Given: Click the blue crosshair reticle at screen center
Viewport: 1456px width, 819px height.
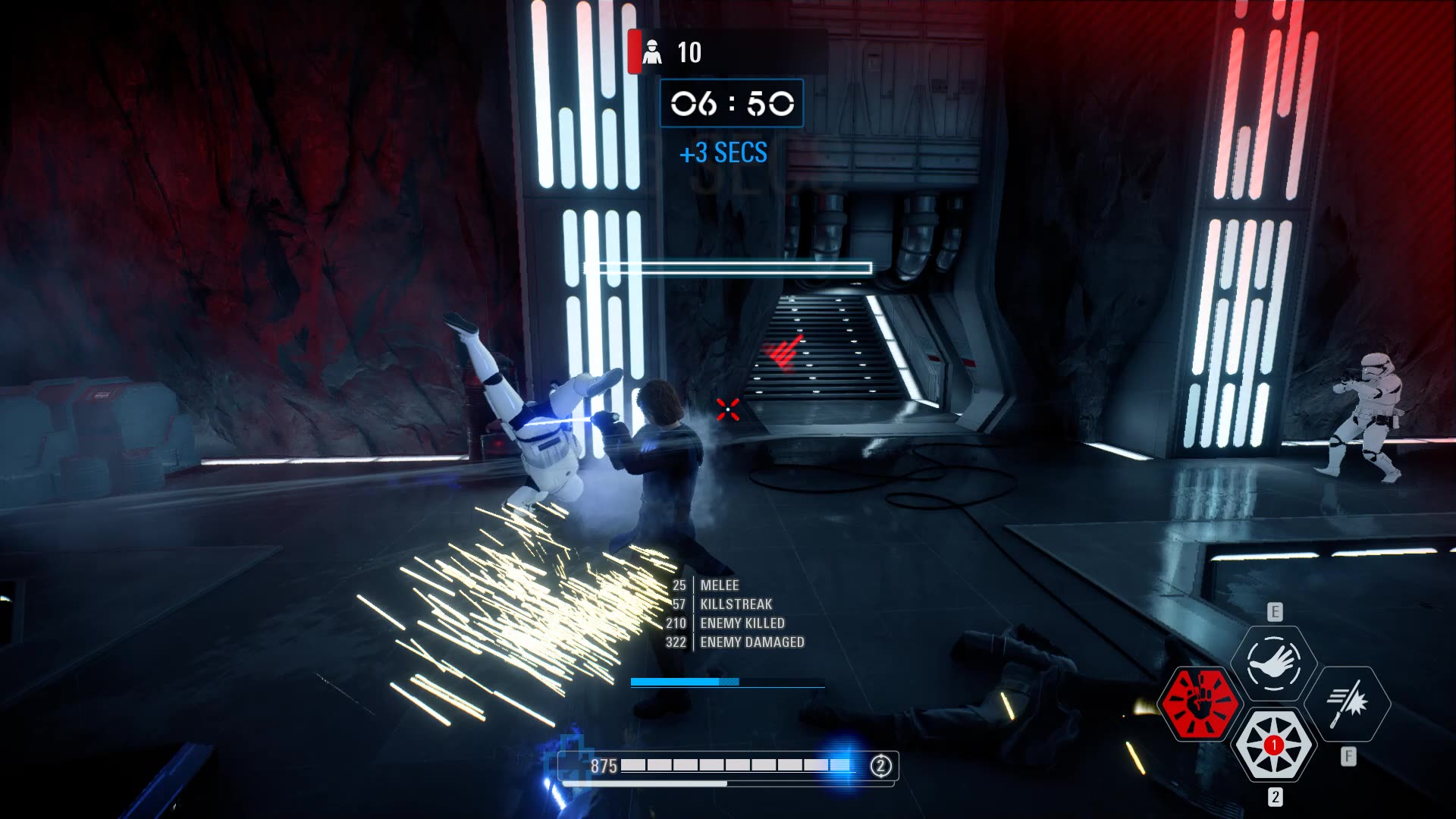Looking at the screenshot, I should 728,409.
